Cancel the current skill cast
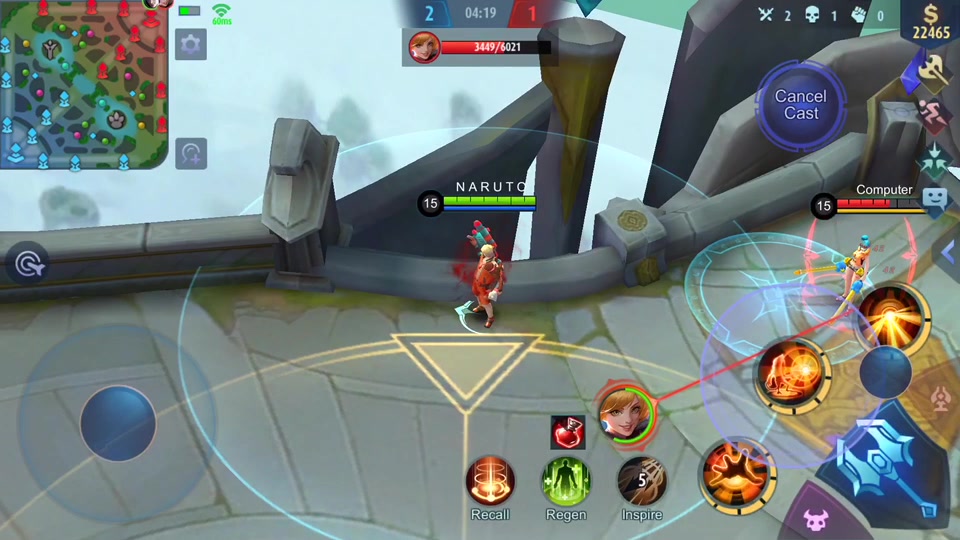Screen dimensions: 960x540 (800, 105)
